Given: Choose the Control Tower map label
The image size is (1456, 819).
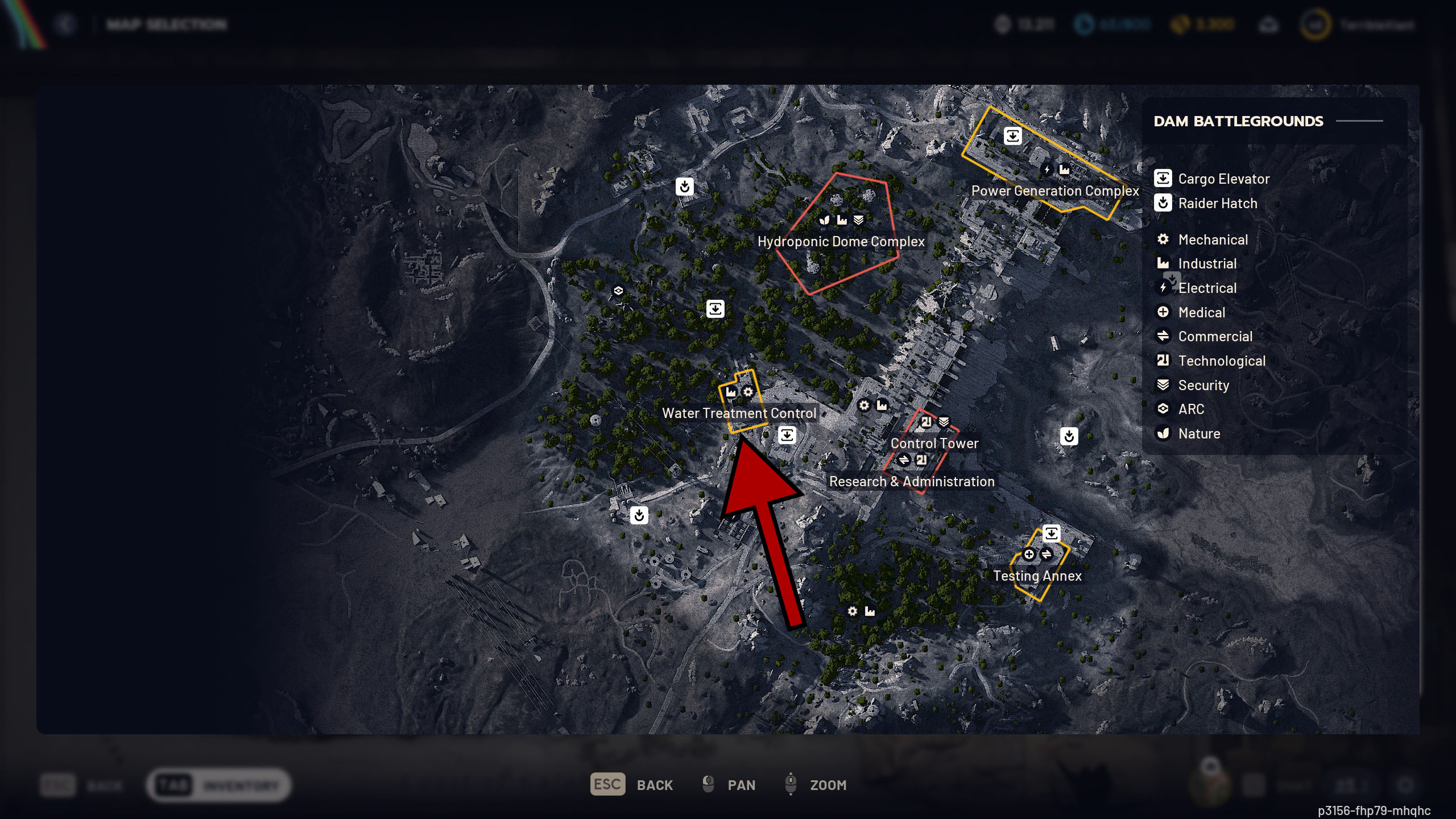Looking at the screenshot, I should 934,444.
